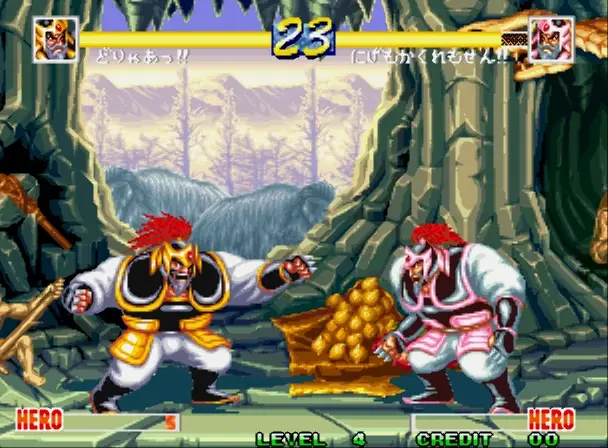This screenshot has width=608, height=448.
Task: Select player two's pink-masked fighter portrait
Action: (x=550, y=41)
